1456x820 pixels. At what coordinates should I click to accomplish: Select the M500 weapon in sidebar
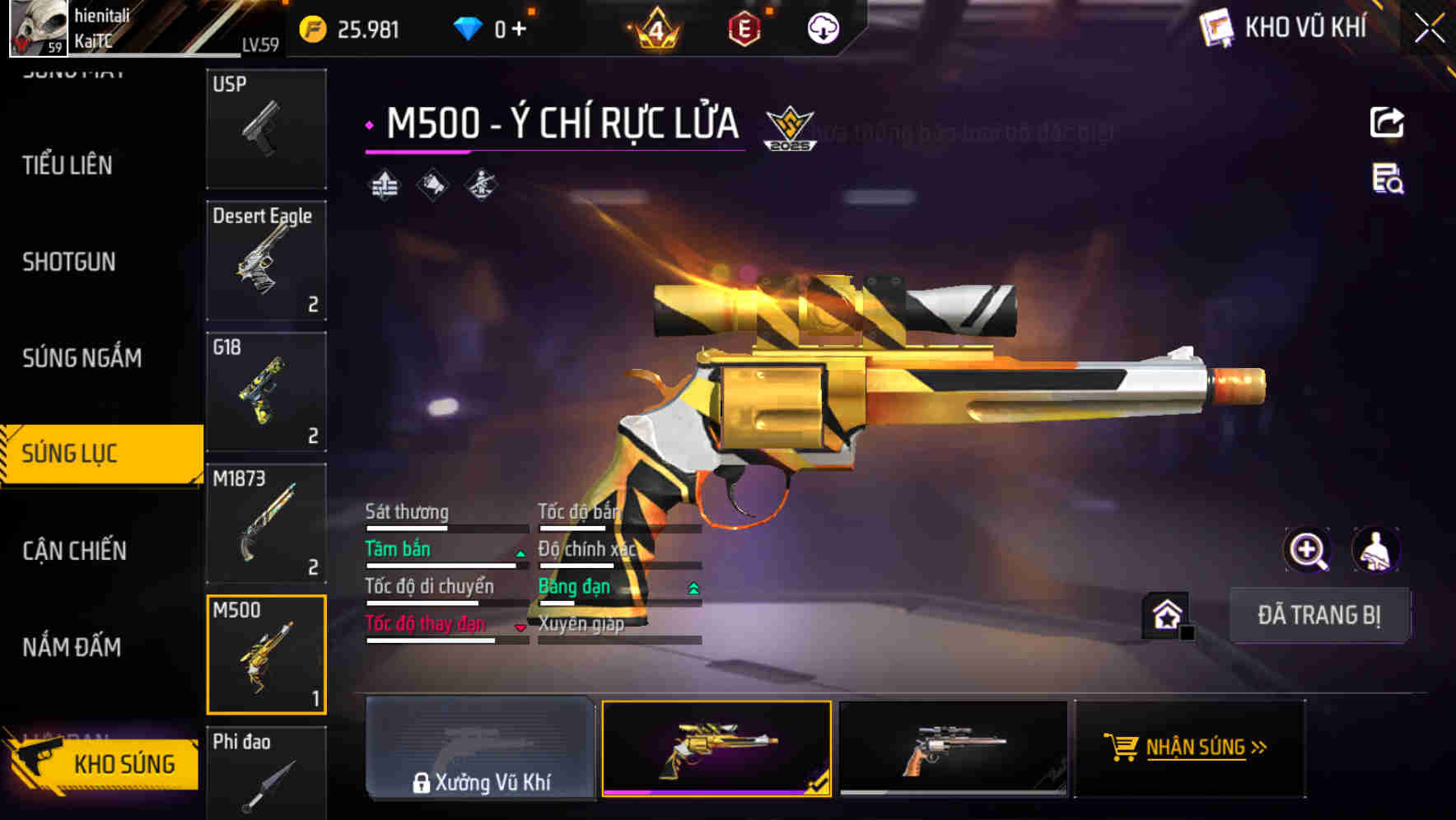(266, 653)
